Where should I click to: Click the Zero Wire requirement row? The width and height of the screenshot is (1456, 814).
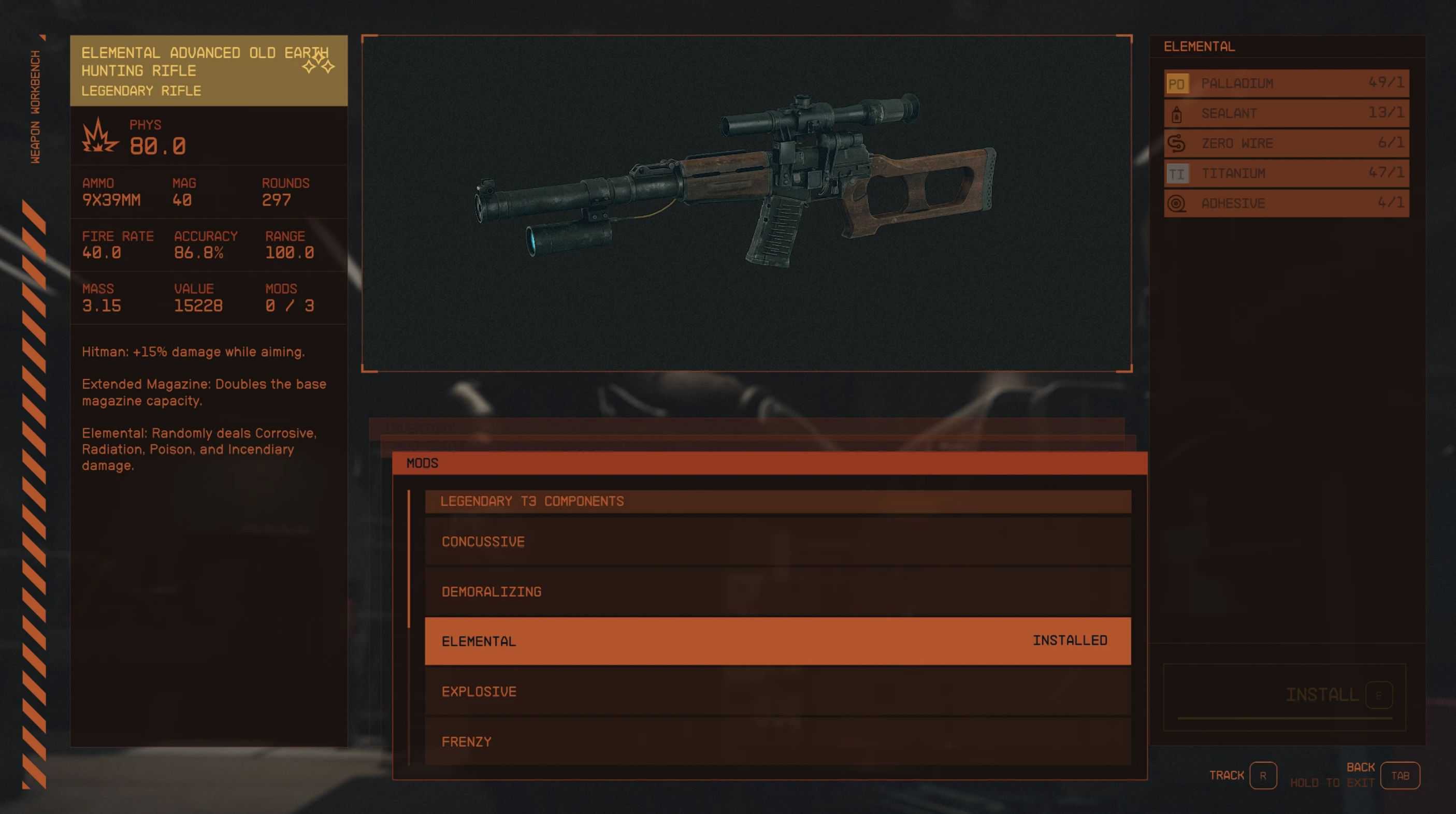1286,143
